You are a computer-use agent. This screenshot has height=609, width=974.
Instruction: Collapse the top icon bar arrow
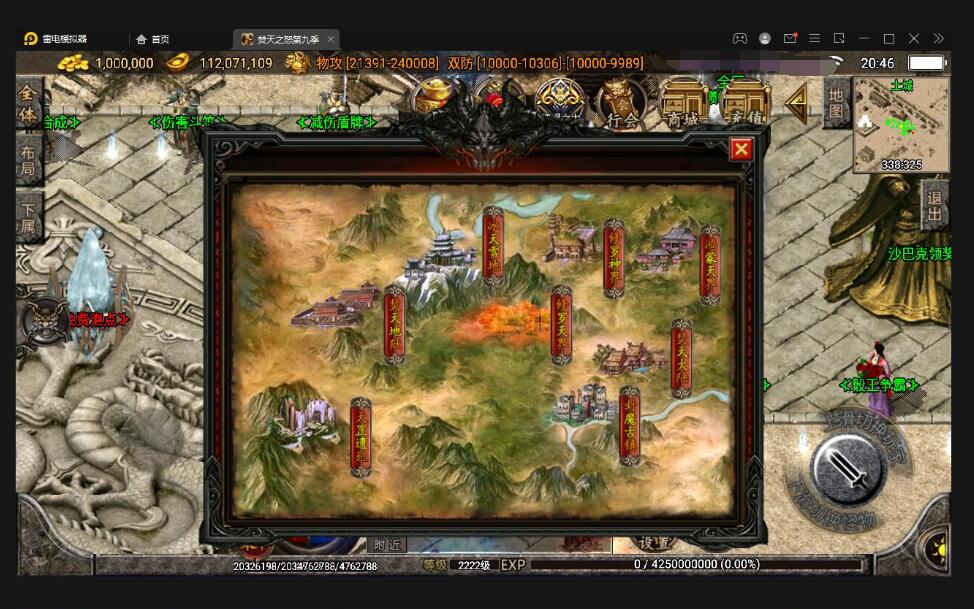coord(796,103)
